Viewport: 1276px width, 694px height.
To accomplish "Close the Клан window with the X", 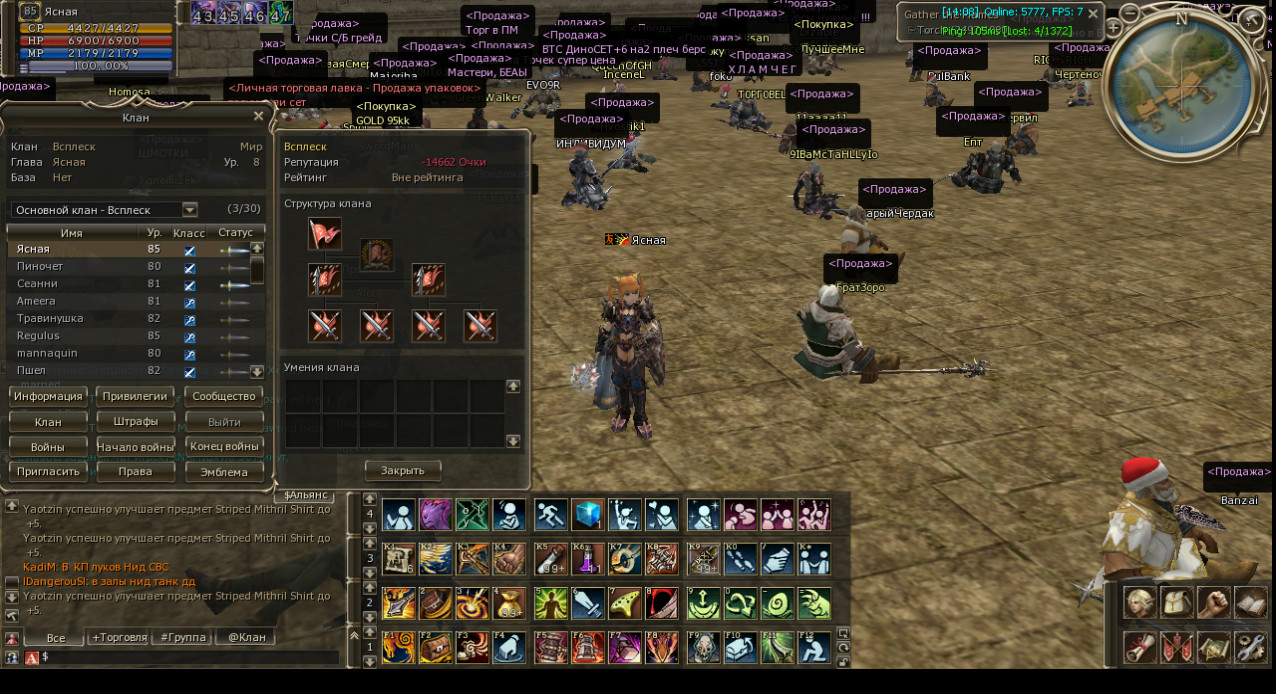I will tap(258, 117).
